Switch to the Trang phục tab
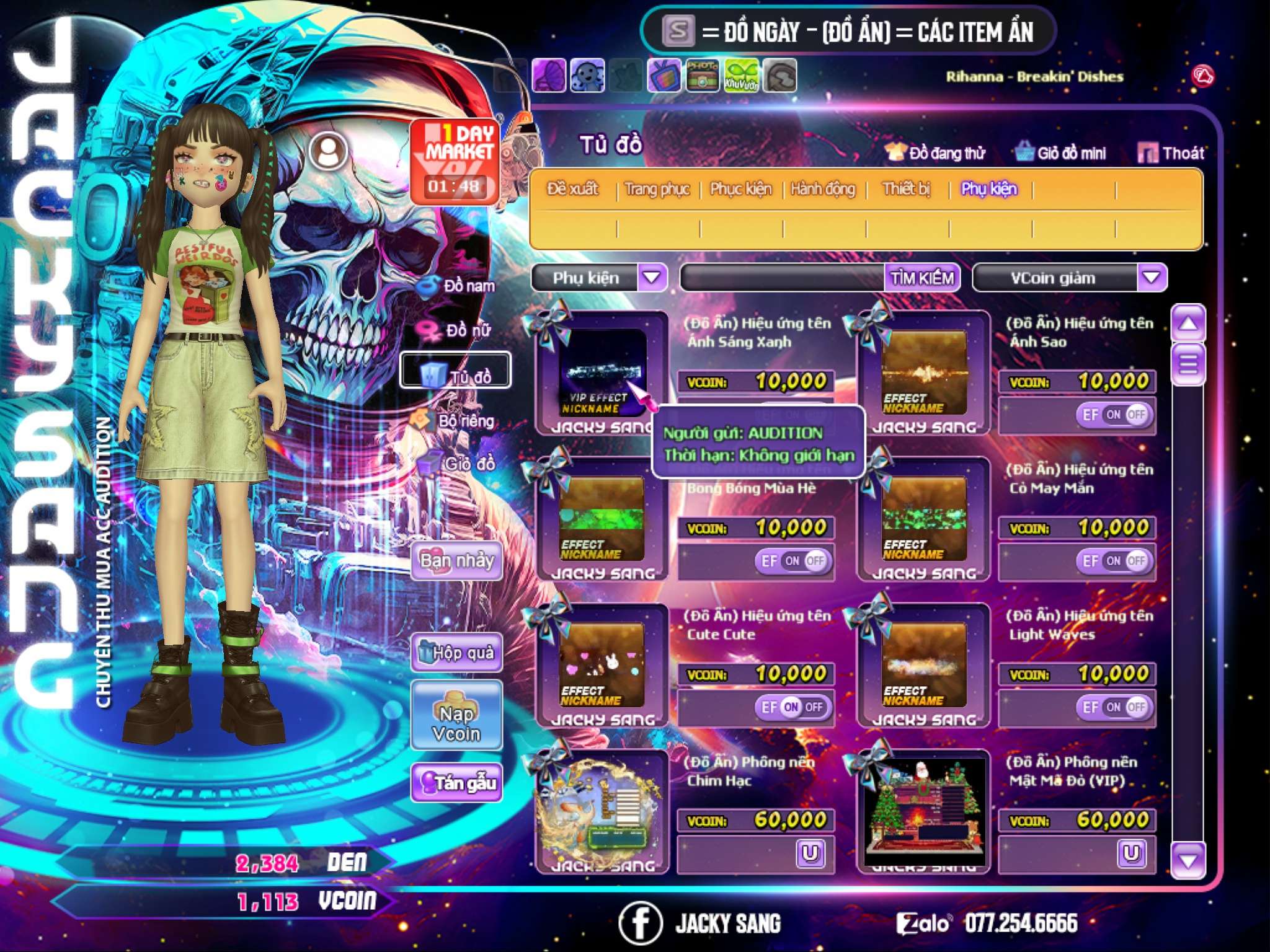Viewport: 1270px width, 952px height. coord(657,189)
